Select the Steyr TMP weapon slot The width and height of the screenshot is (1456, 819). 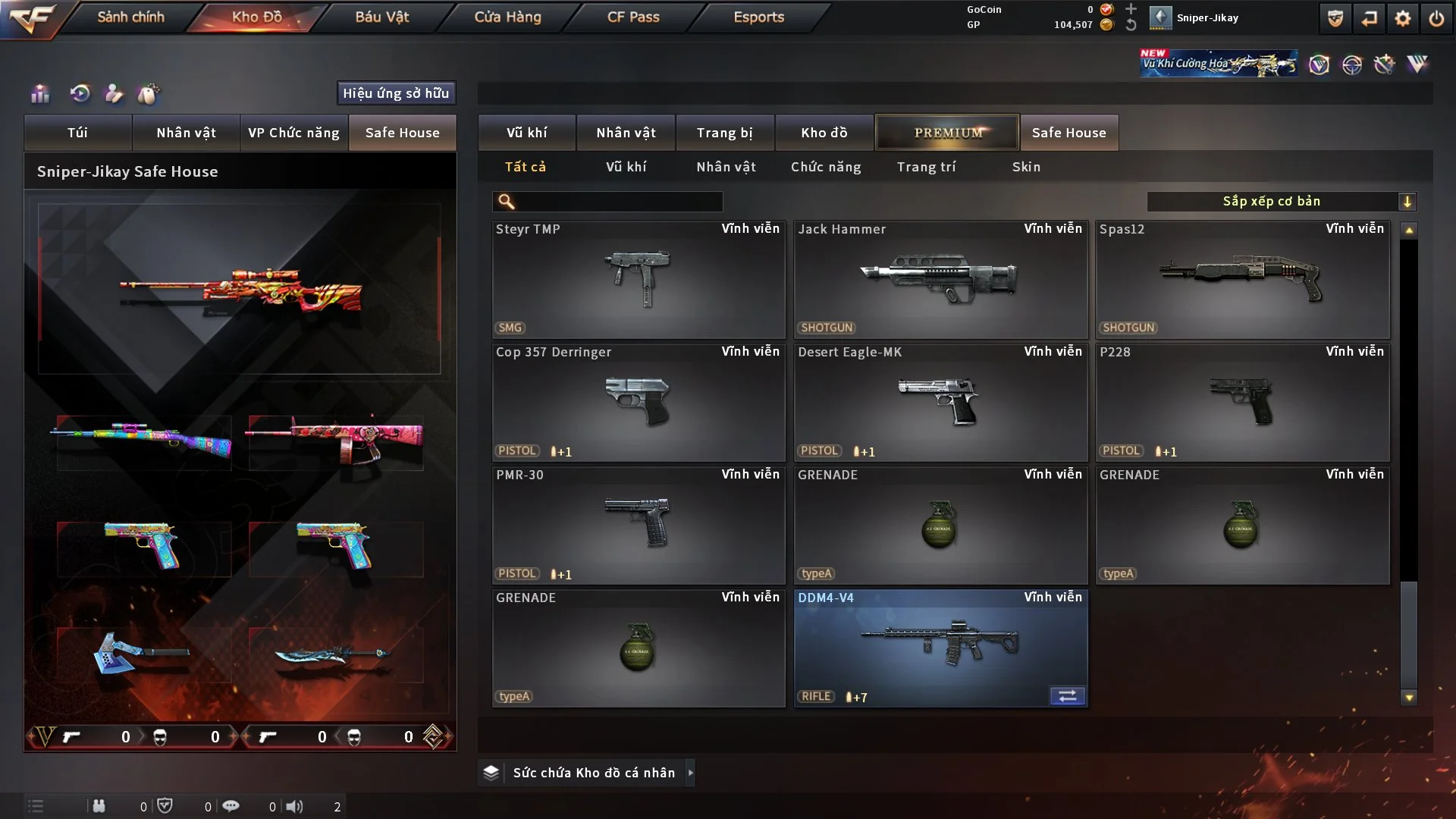tap(639, 279)
